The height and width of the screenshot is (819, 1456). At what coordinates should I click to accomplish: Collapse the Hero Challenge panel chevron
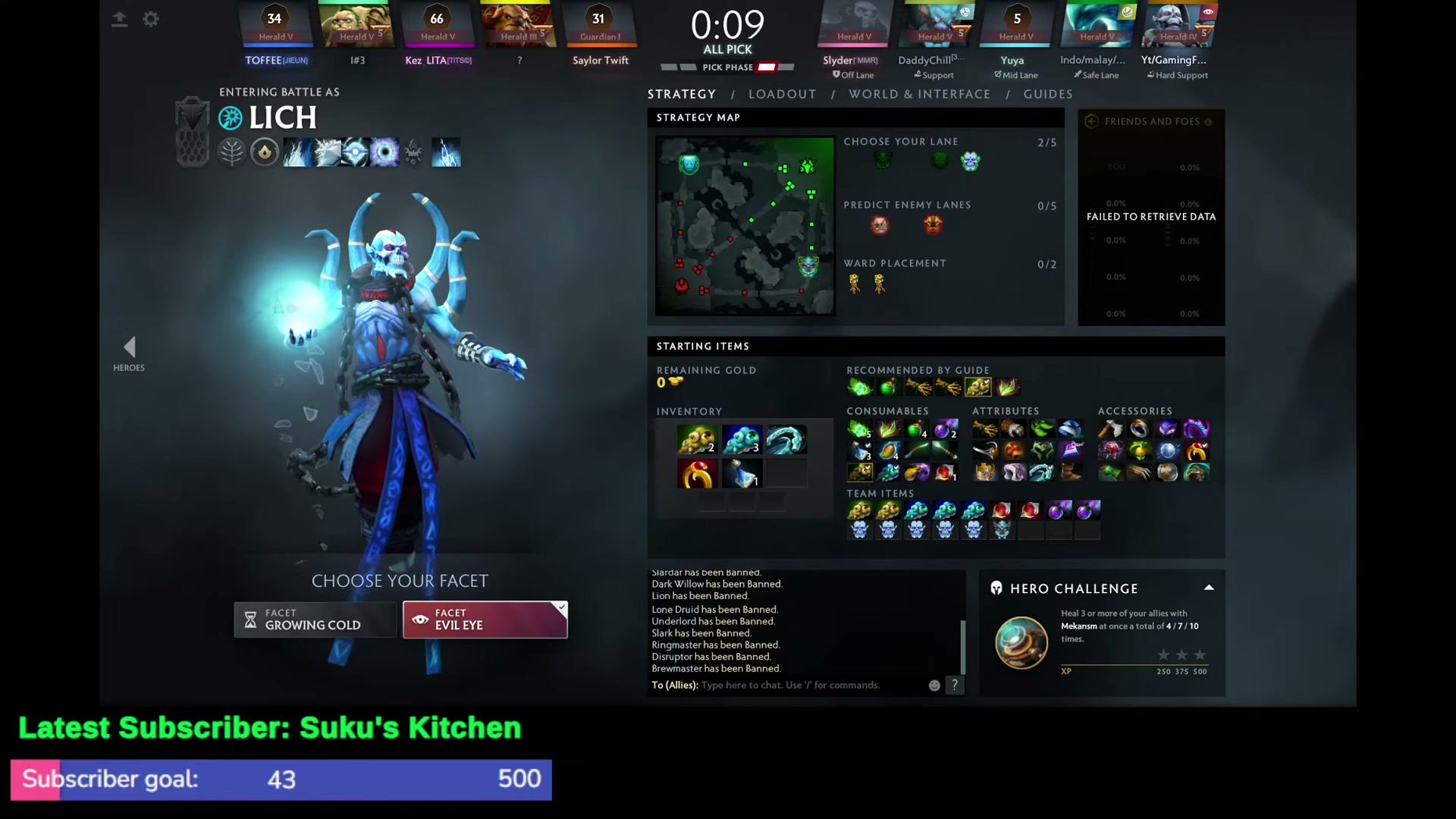coord(1209,588)
